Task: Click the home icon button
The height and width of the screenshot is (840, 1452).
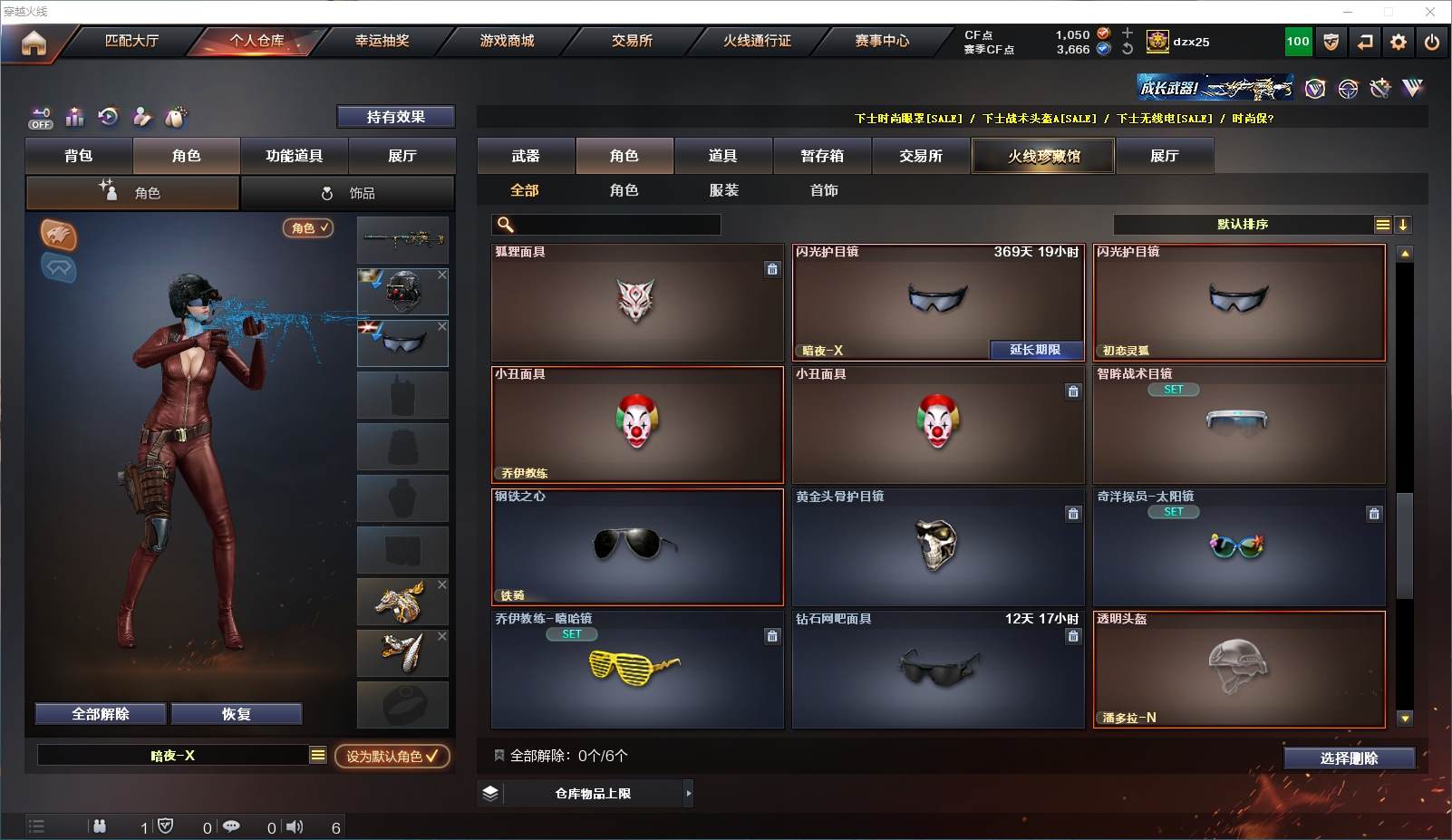Action: (34, 43)
